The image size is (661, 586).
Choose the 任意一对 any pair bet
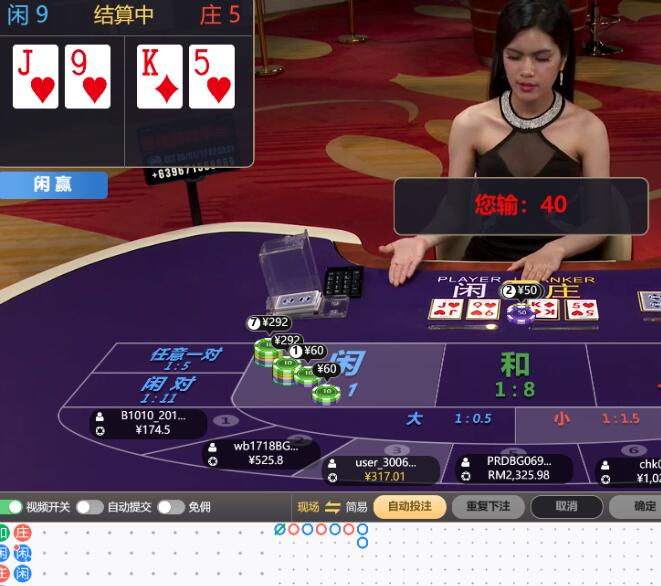(x=185, y=358)
